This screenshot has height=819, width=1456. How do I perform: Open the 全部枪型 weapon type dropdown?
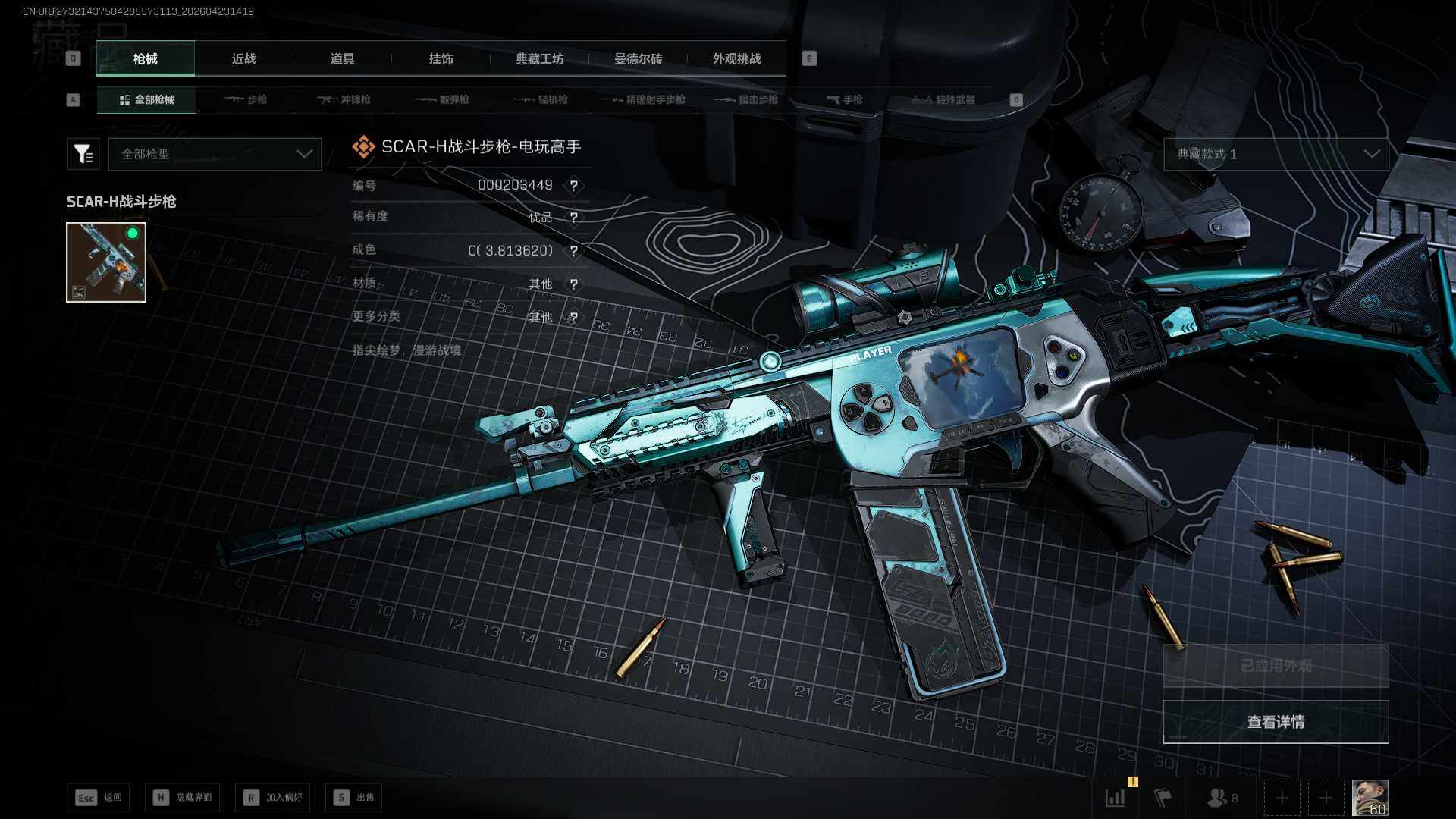tap(215, 154)
